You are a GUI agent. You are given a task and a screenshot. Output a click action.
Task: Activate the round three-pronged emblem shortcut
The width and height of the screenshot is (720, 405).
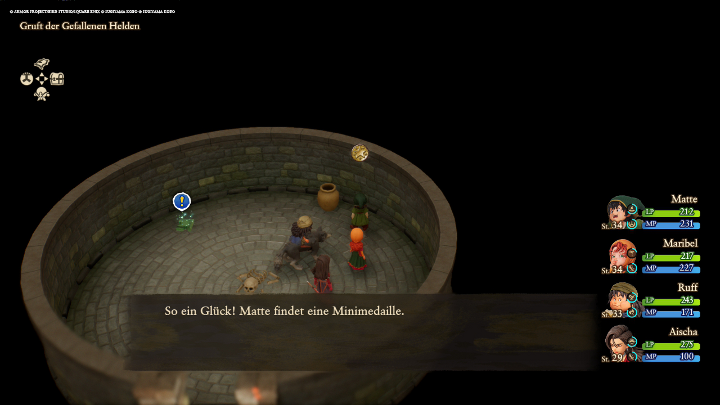tap(27, 78)
